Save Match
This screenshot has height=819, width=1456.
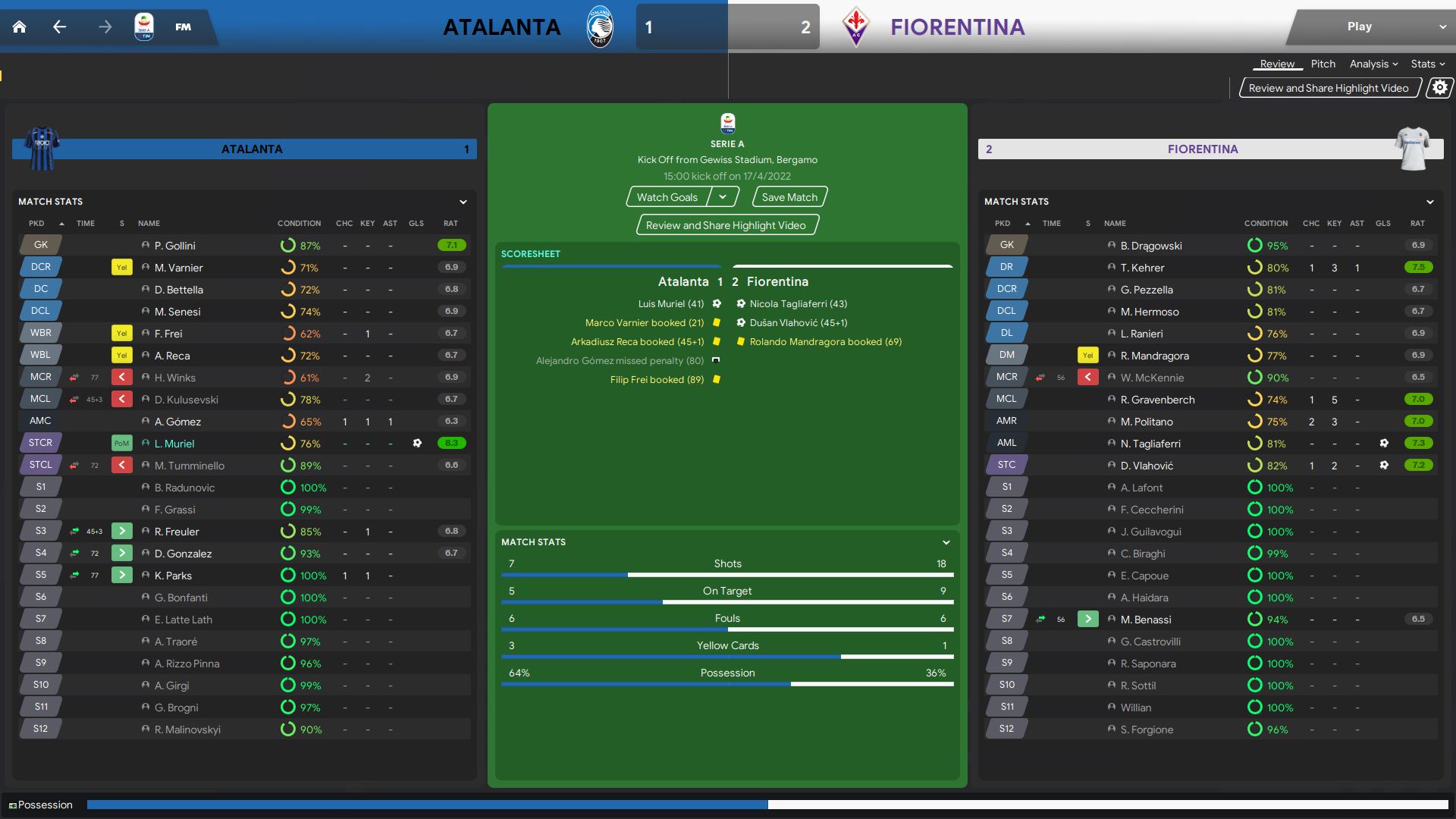(x=789, y=197)
